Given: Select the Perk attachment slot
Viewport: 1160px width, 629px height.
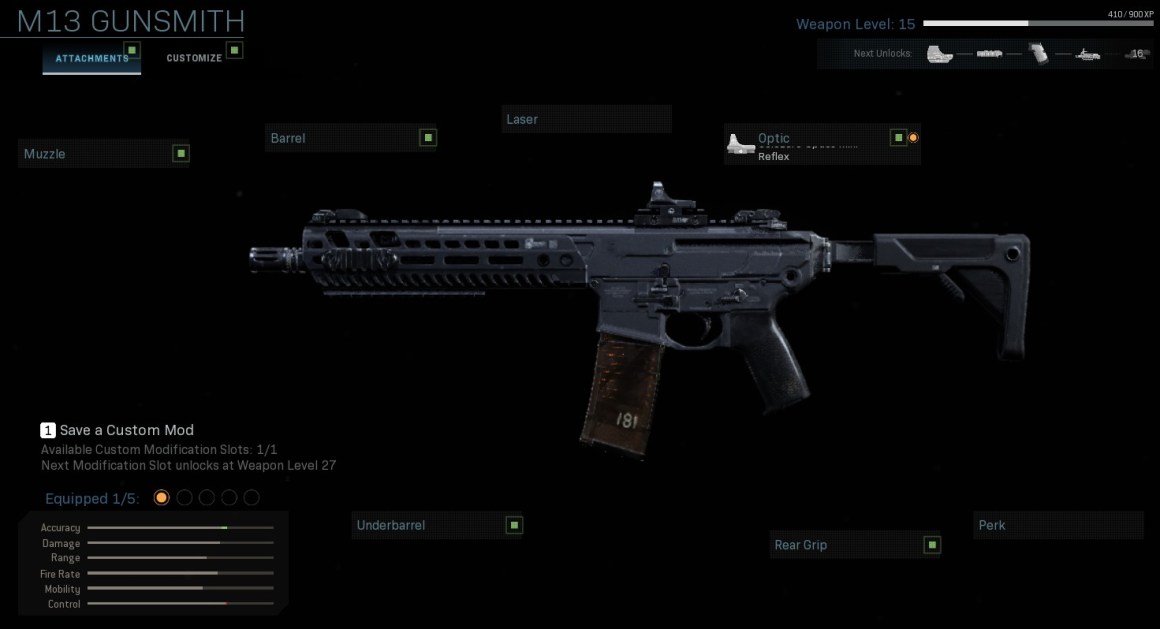Looking at the screenshot, I should (x=1057, y=525).
